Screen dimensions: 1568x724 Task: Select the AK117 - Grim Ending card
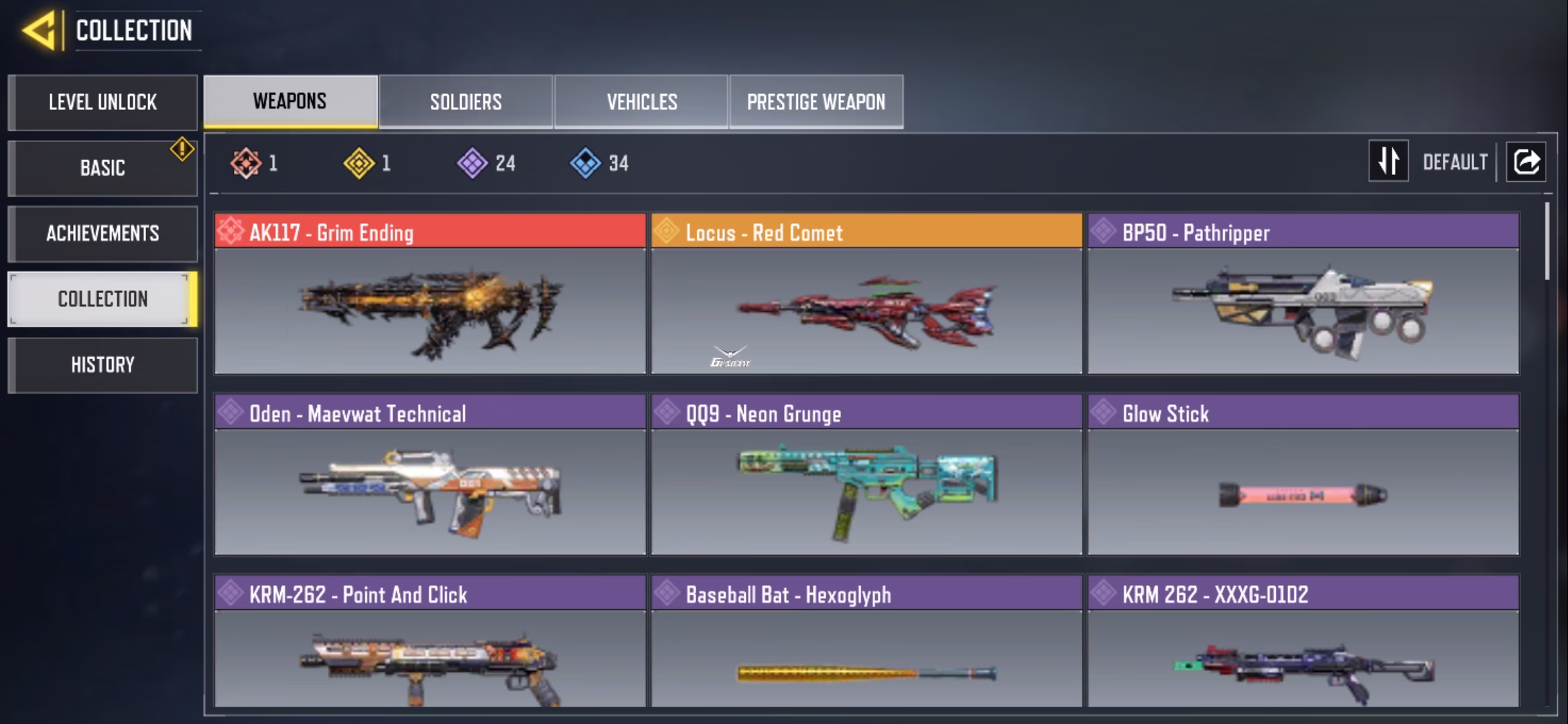430,294
